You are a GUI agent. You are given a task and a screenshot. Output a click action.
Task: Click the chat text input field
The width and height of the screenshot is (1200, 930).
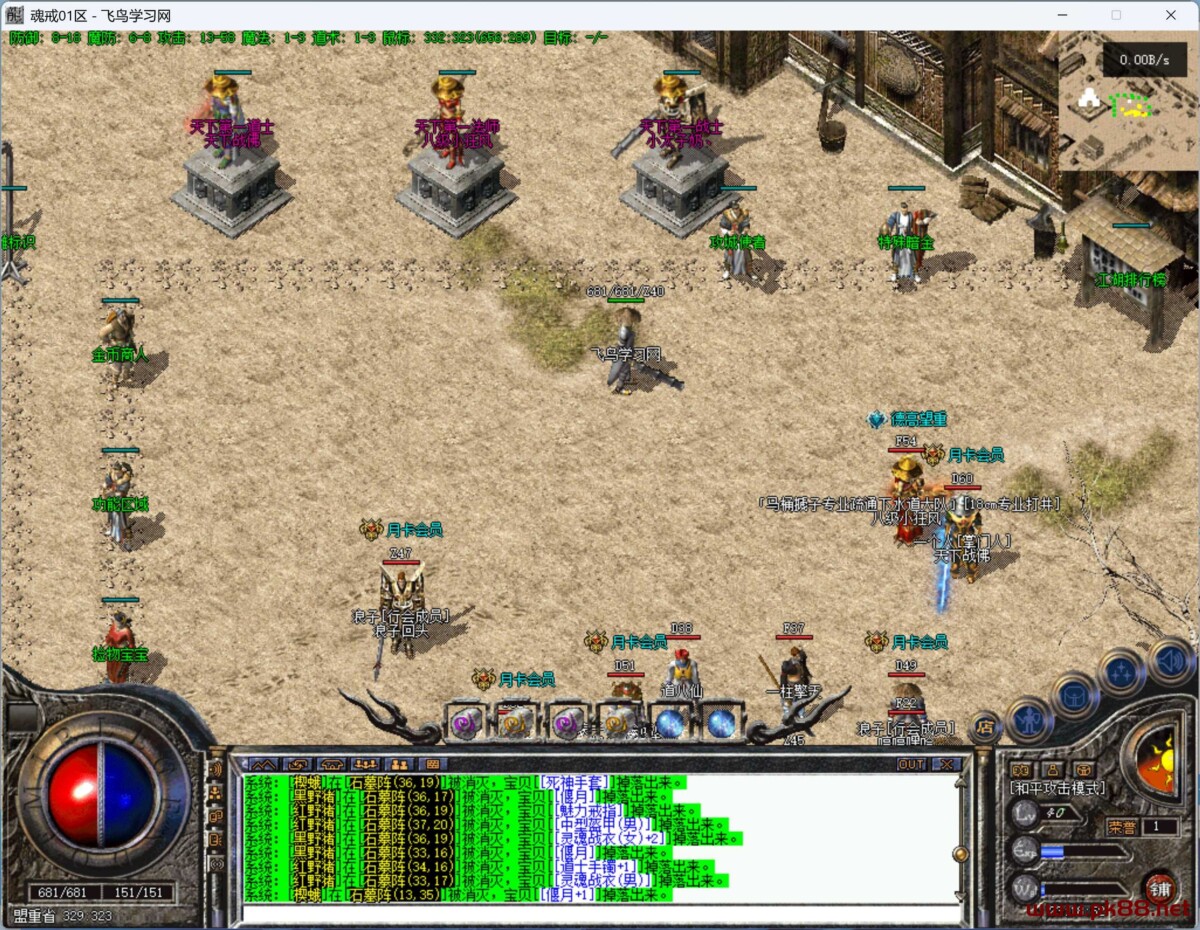600,912
